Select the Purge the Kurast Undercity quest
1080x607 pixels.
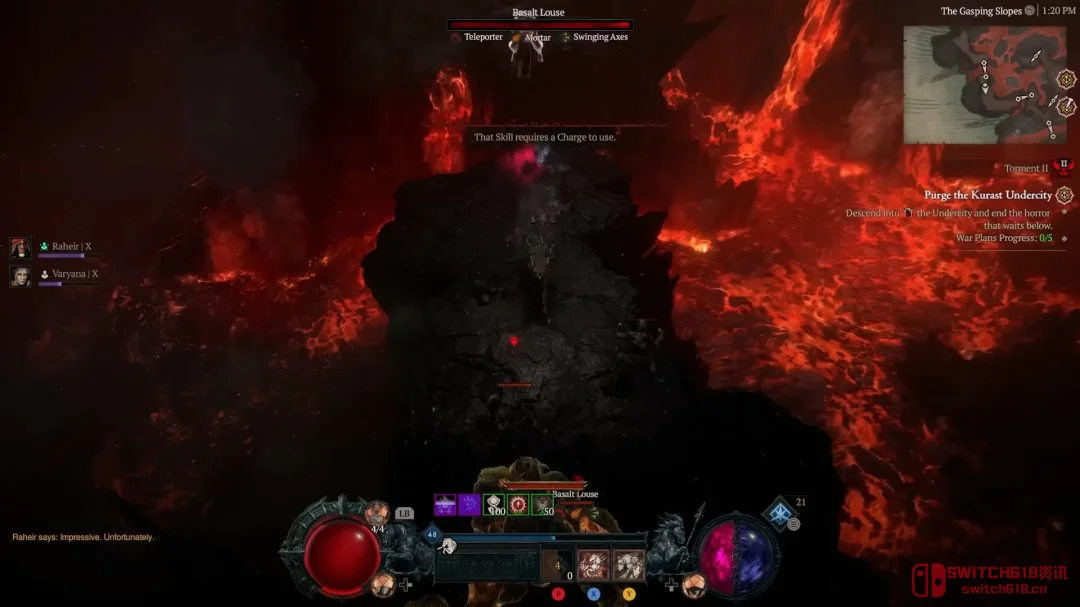coord(988,195)
